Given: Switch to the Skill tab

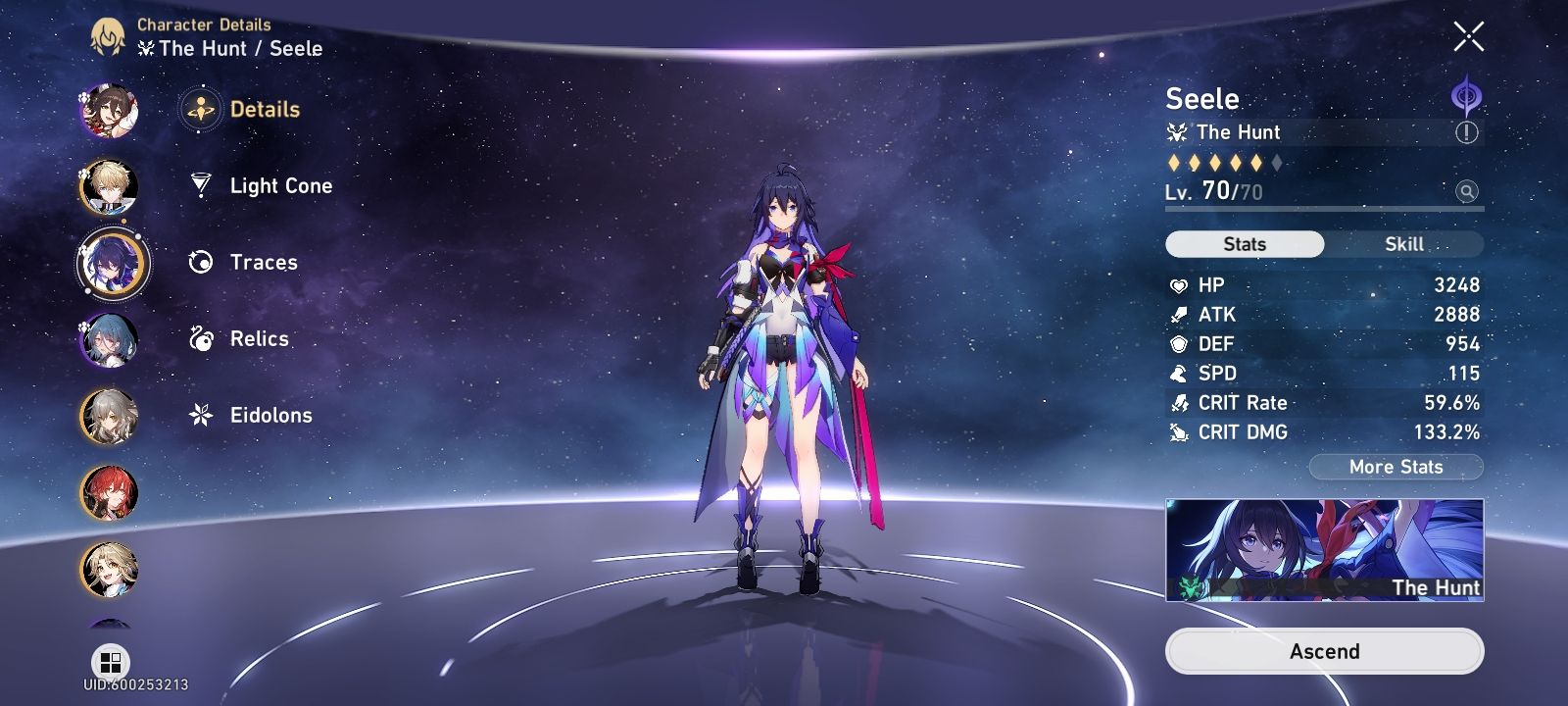Looking at the screenshot, I should point(1405,244).
